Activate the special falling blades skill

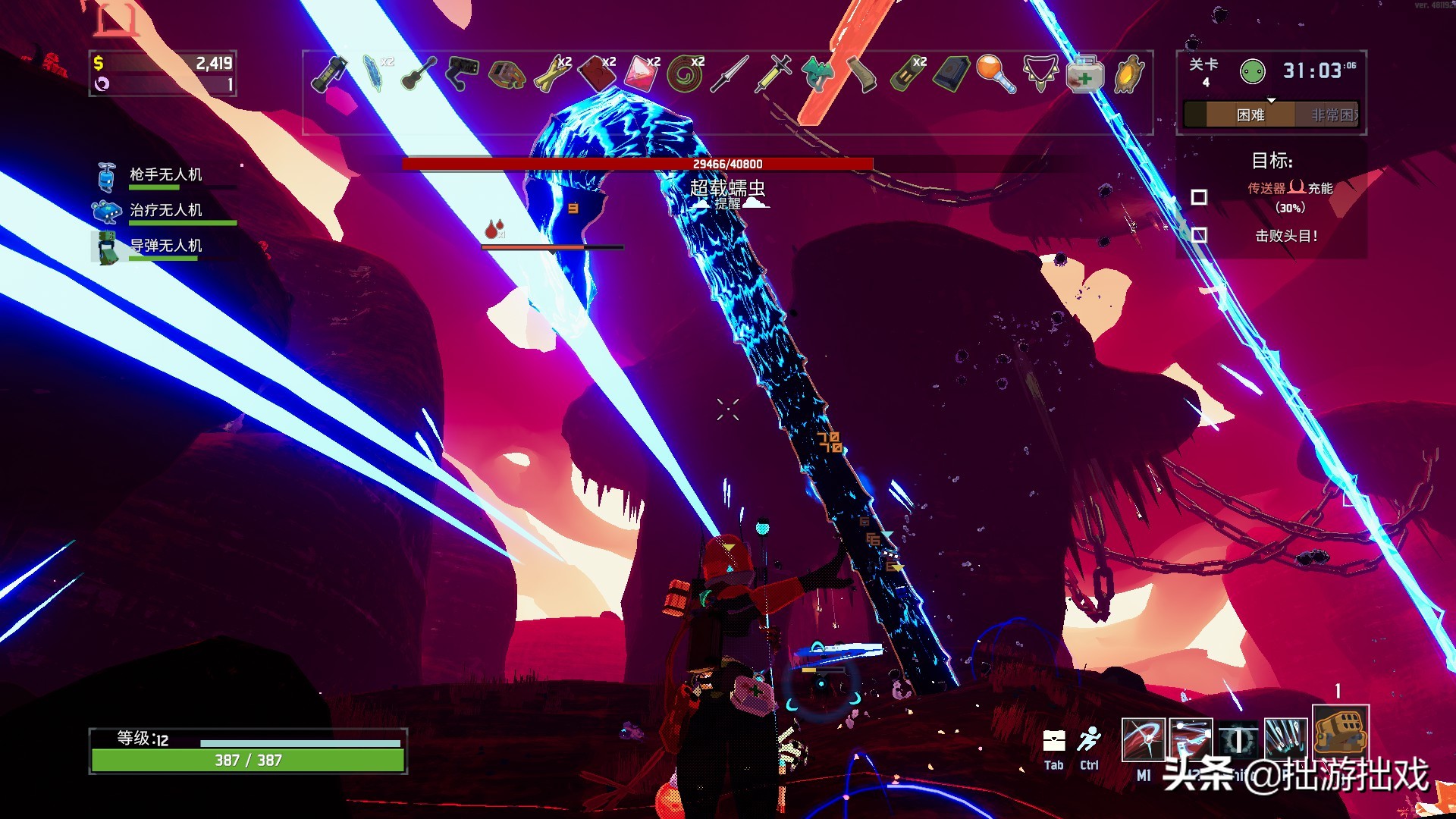point(1285,739)
